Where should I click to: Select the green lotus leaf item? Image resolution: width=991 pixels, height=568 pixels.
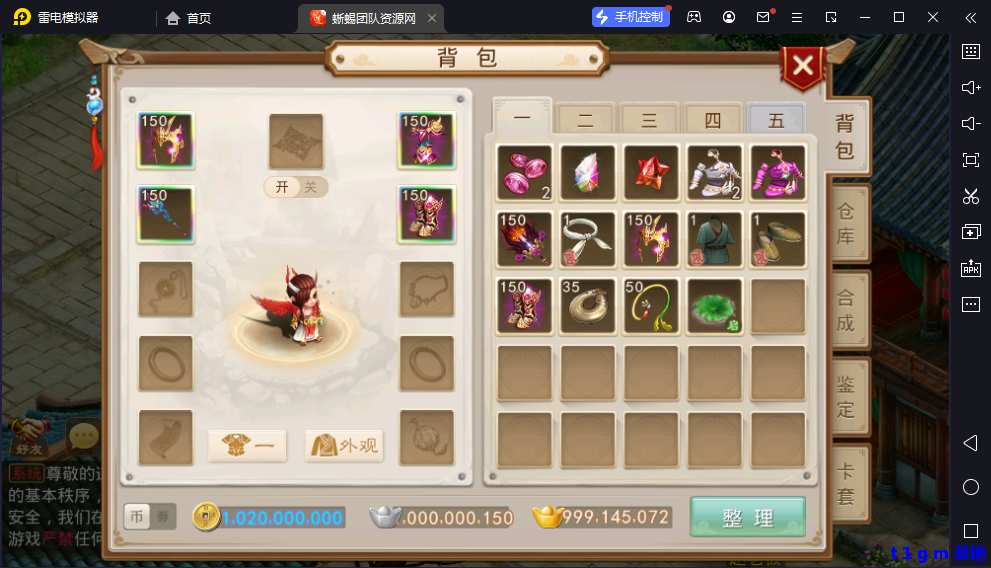(714, 306)
